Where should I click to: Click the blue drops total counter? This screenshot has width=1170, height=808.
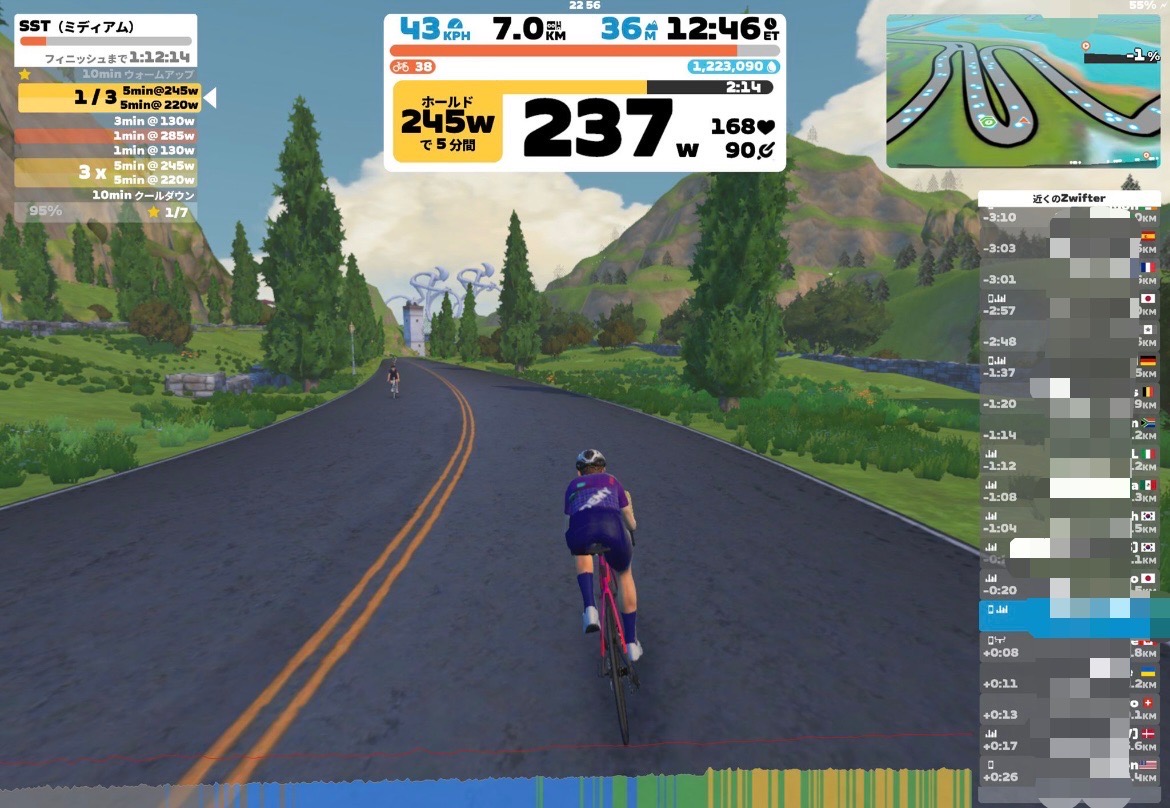click(x=733, y=67)
